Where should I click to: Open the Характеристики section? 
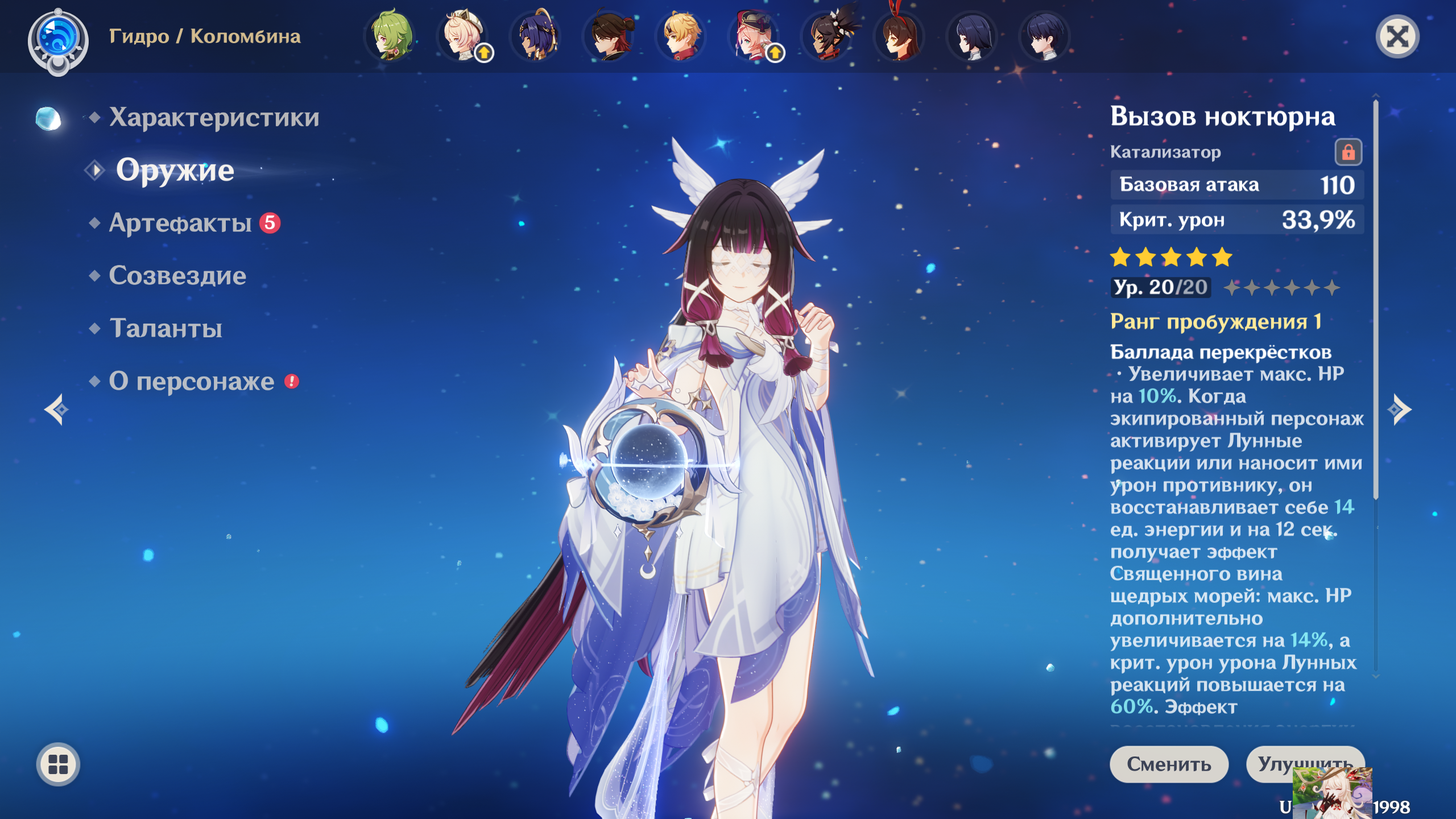[214, 117]
